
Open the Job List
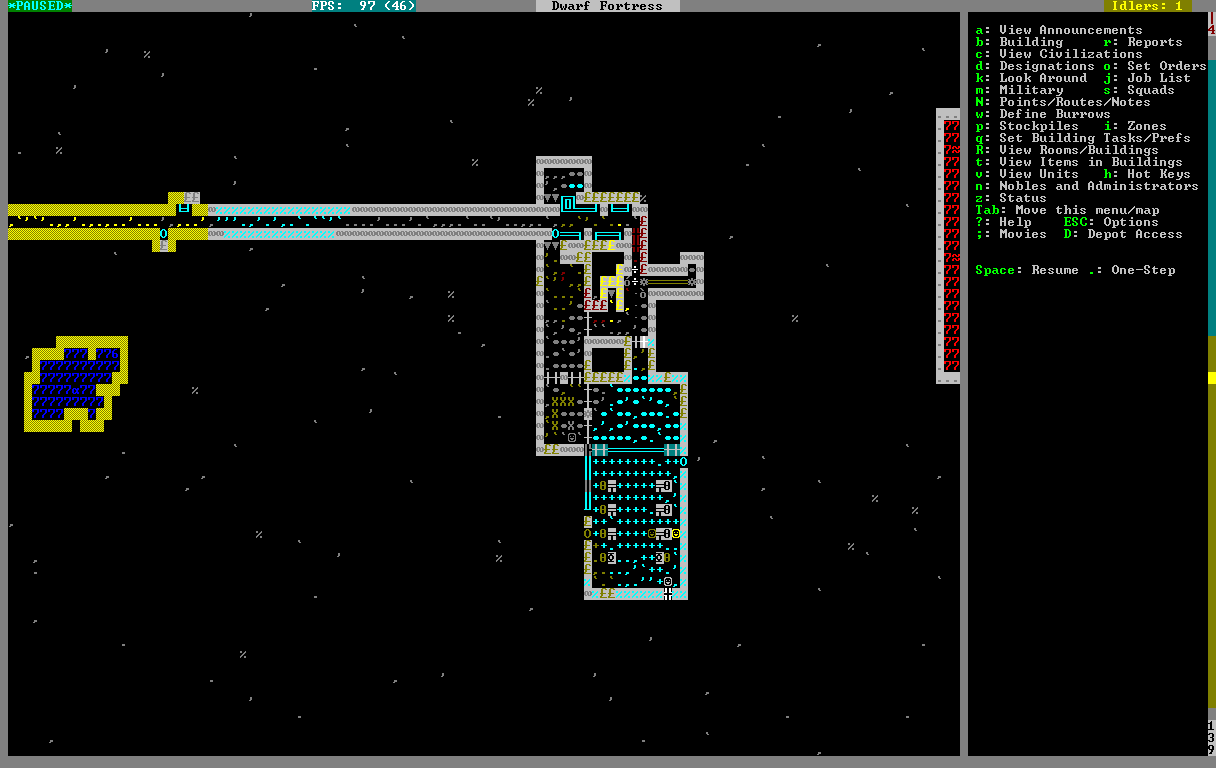pyautogui.click(x=1158, y=78)
